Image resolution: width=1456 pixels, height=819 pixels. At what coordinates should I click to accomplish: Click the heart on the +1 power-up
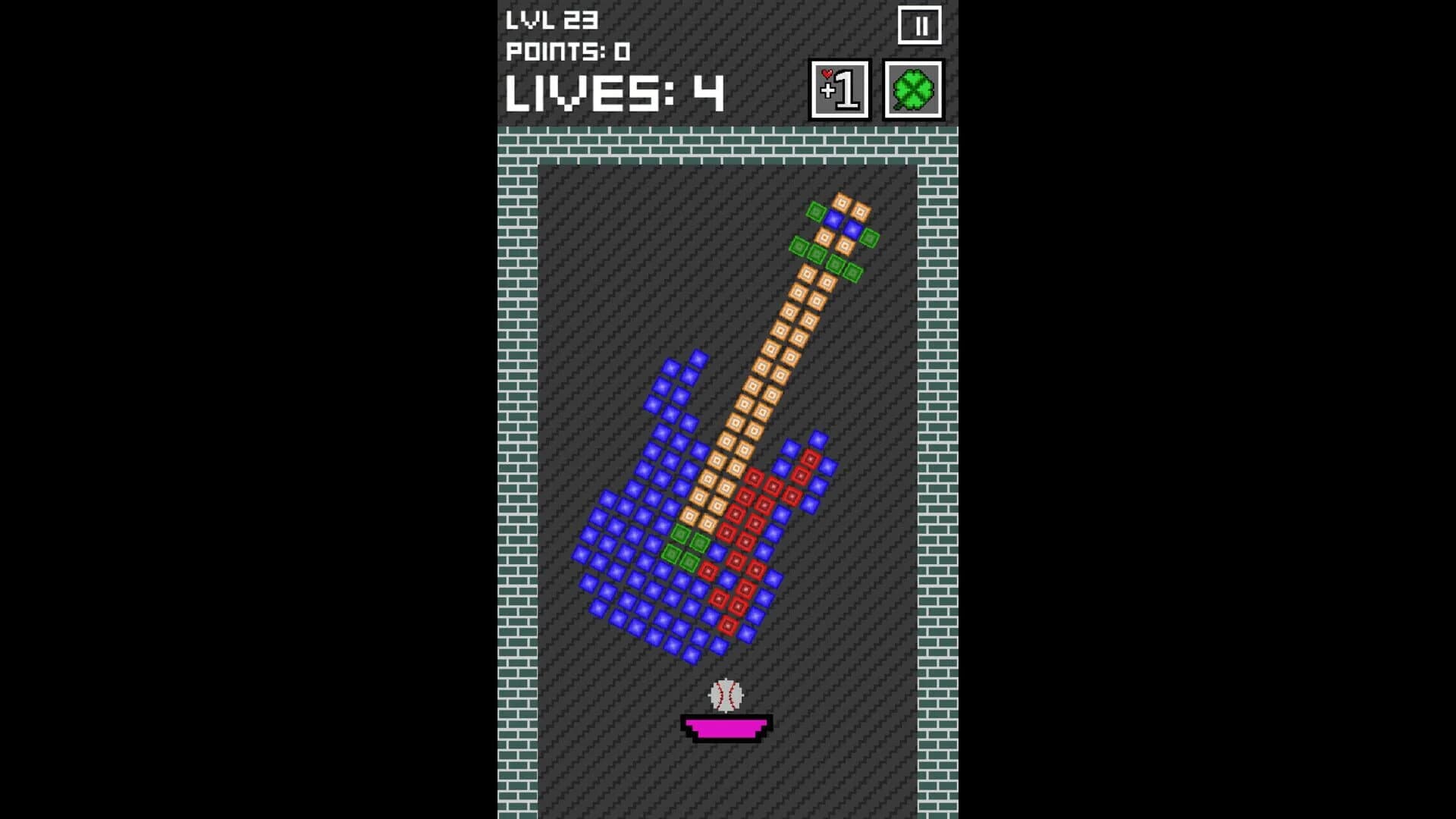[x=827, y=73]
